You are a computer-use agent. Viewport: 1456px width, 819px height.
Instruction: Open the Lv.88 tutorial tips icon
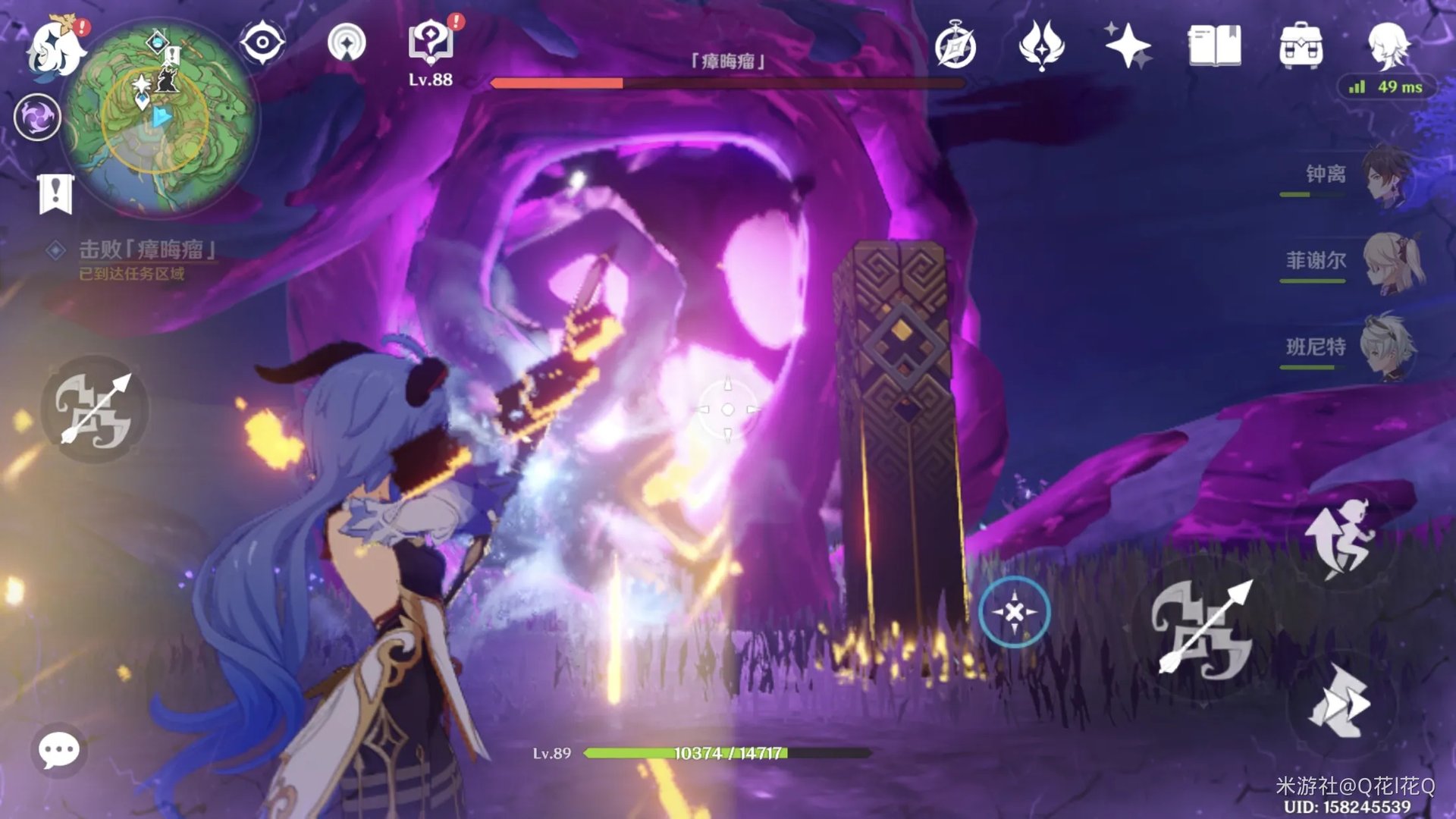(x=431, y=42)
